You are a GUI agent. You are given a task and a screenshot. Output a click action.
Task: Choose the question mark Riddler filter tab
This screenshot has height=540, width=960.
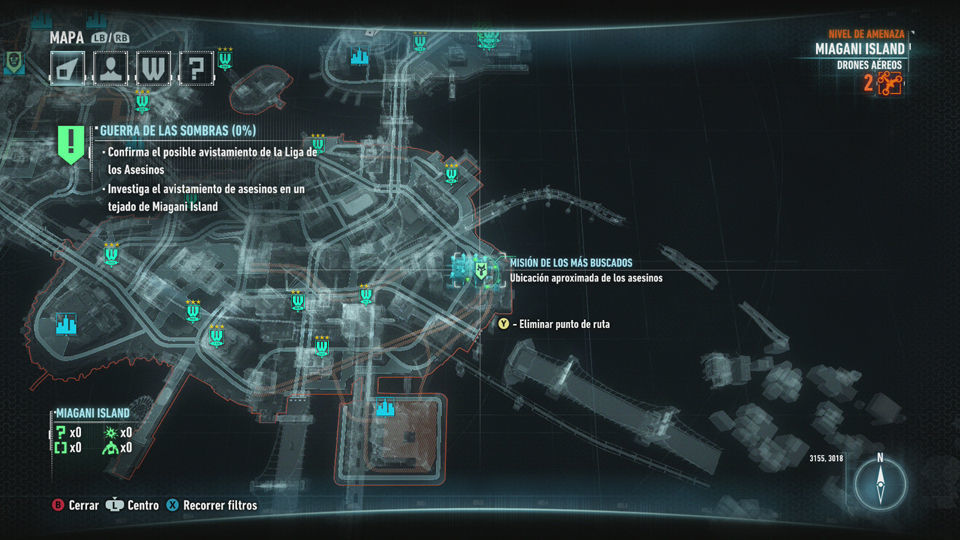point(197,68)
